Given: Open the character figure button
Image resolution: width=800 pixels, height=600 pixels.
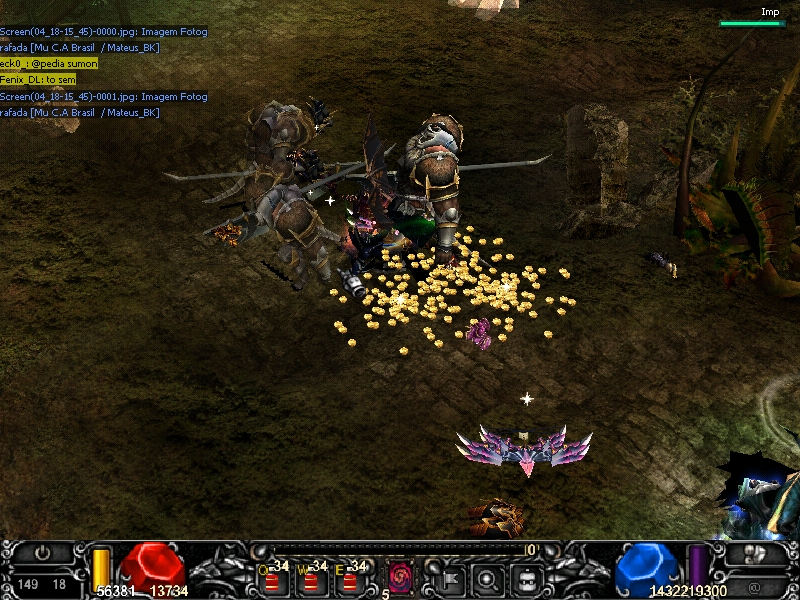Looking at the screenshot, I should pyautogui.click(x=757, y=553).
